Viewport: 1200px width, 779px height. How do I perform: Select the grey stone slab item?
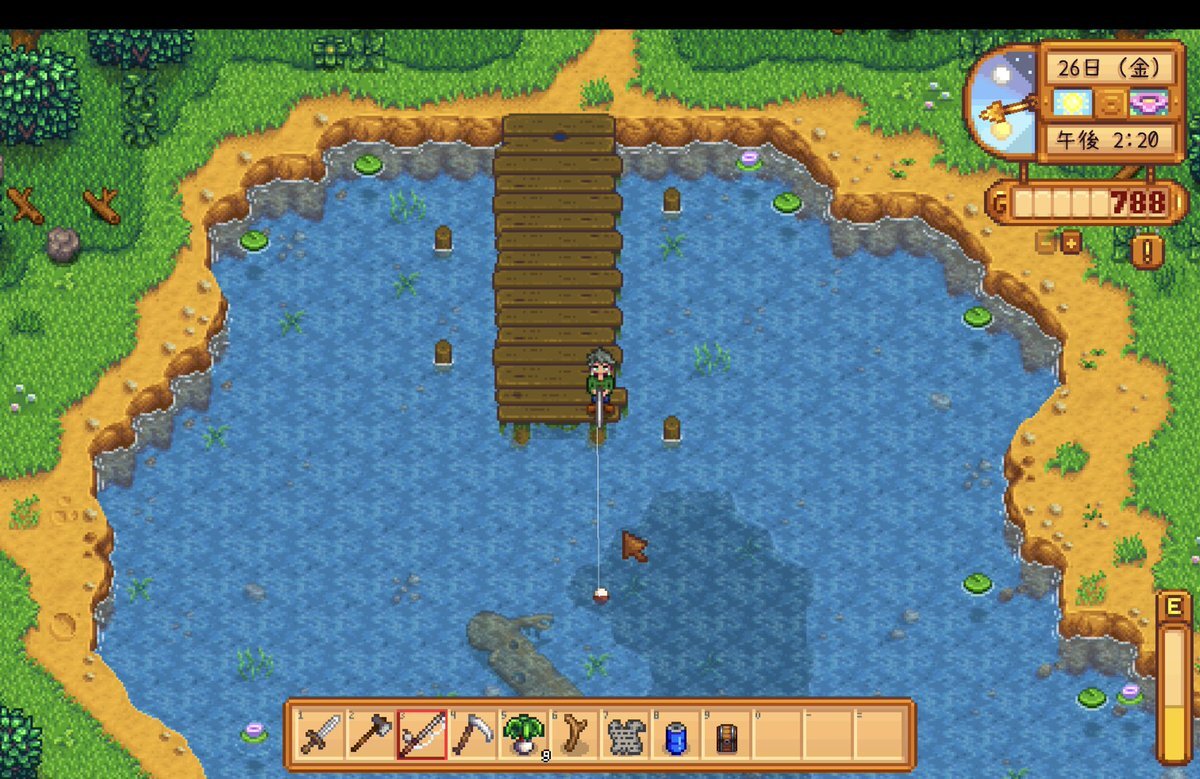(626, 736)
